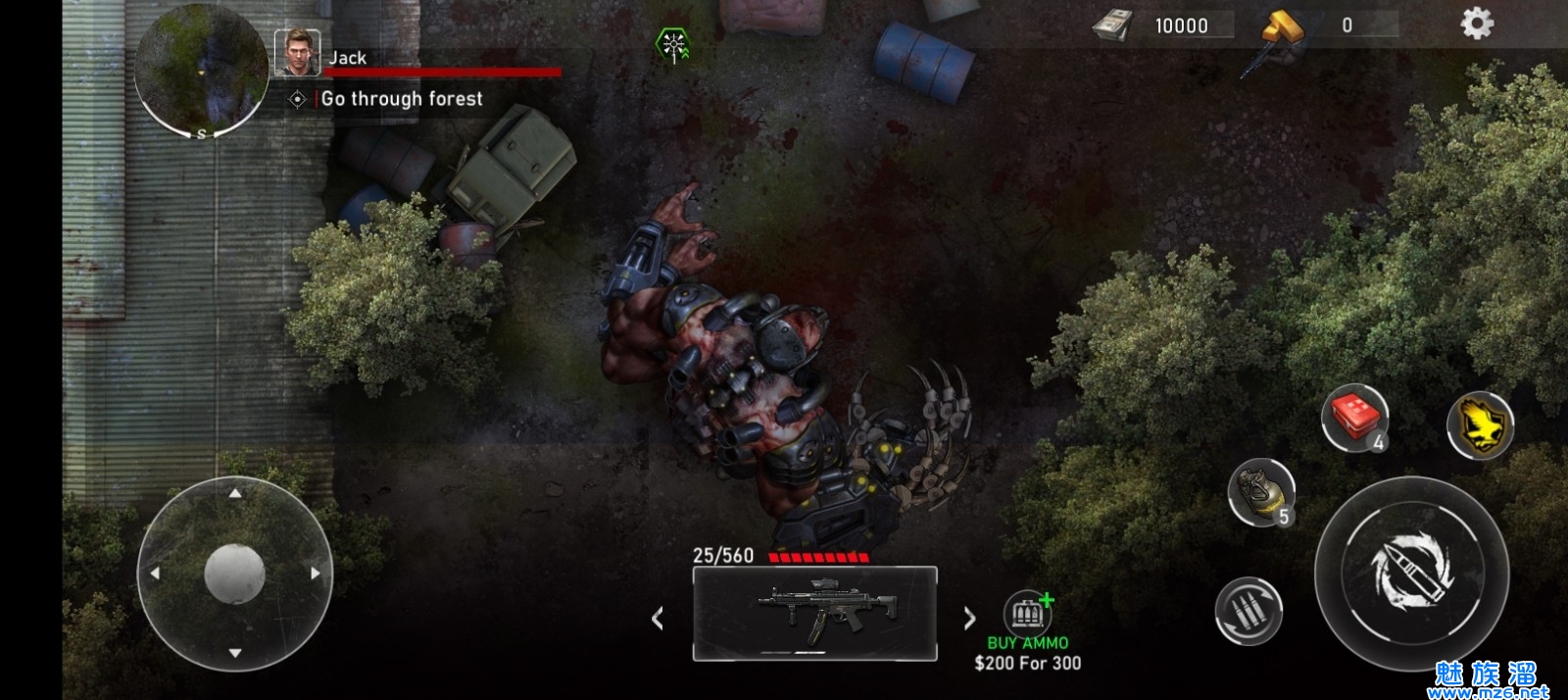
Task: Tap the circular minimap
Action: click(x=201, y=69)
